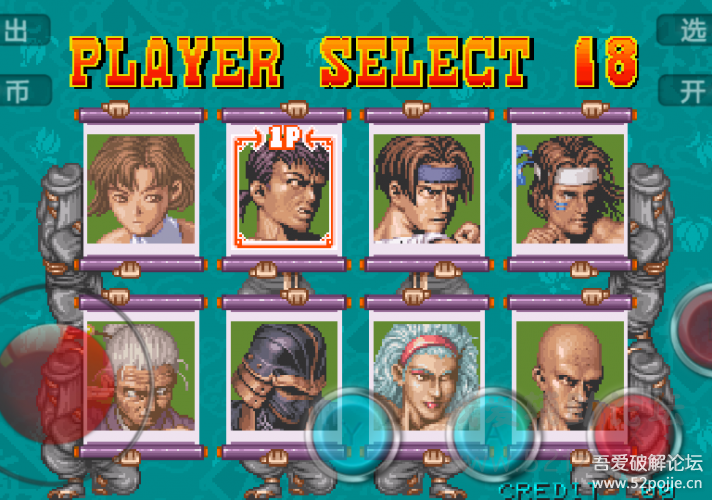712x500 pixels.
Task: Select the brown-haired girl portrait
Action: pos(140,189)
